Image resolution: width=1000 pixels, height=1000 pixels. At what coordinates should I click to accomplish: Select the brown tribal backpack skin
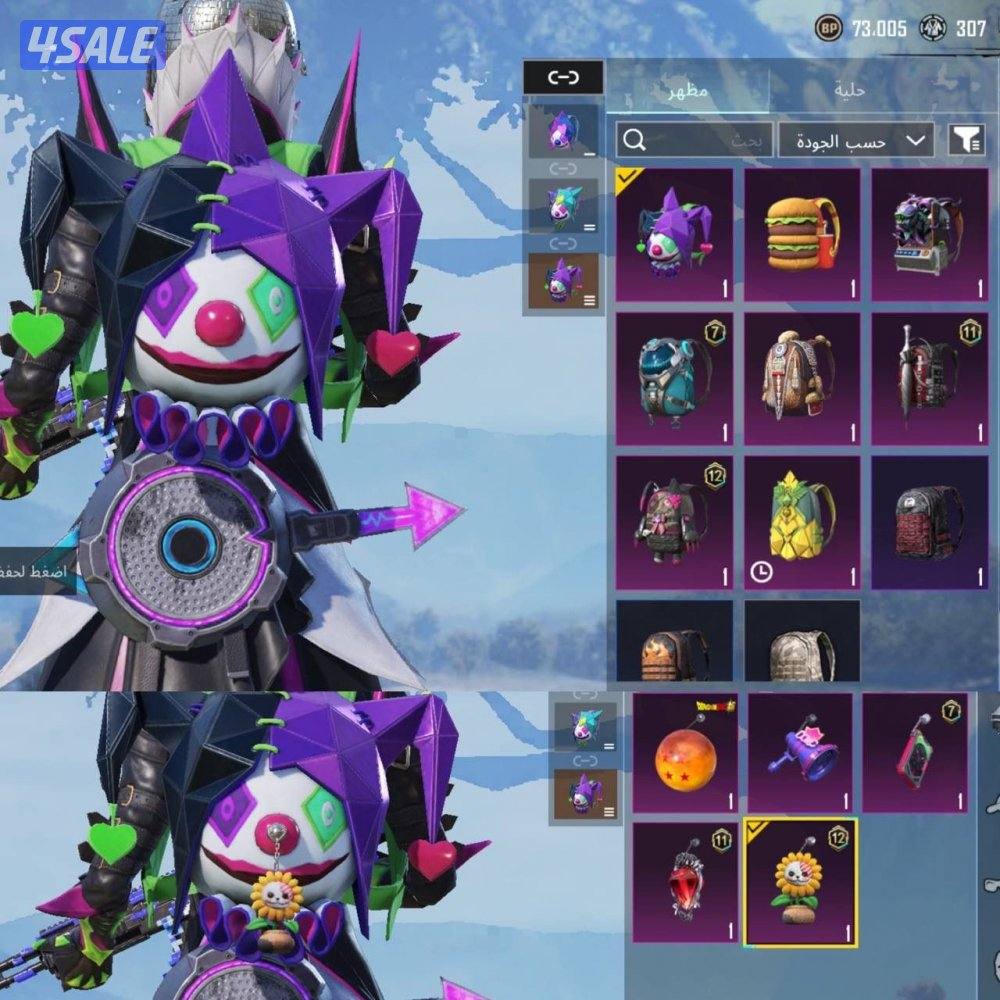[802, 379]
